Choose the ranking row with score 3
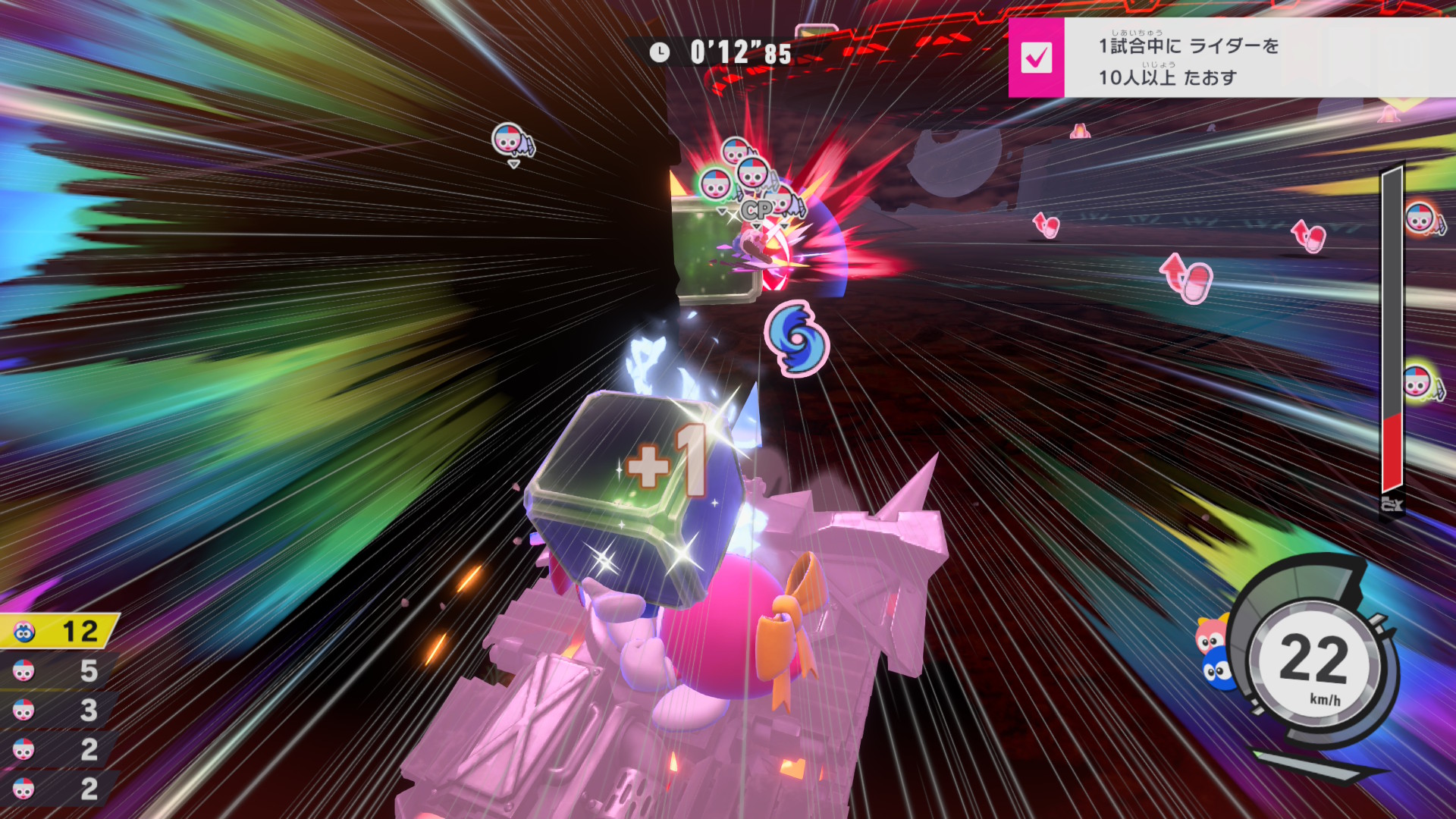Screen dimensions: 1456x819 (x=58, y=710)
